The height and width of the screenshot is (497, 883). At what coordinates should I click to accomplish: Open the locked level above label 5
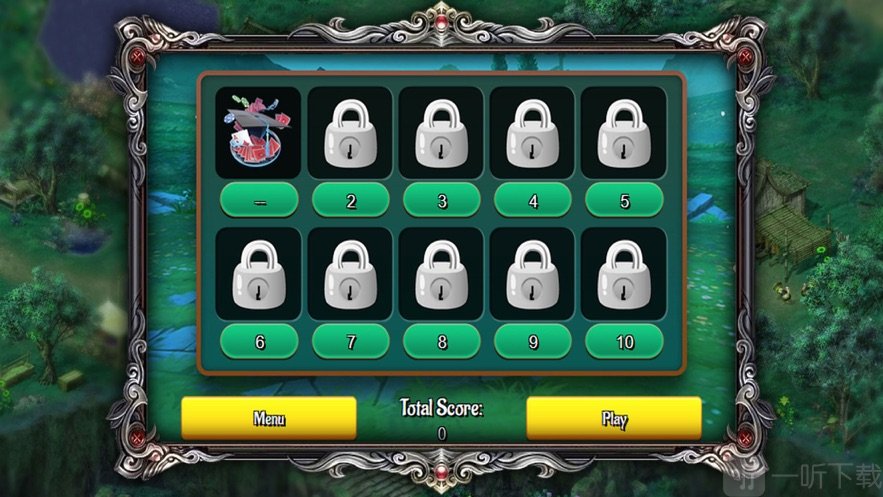(624, 132)
